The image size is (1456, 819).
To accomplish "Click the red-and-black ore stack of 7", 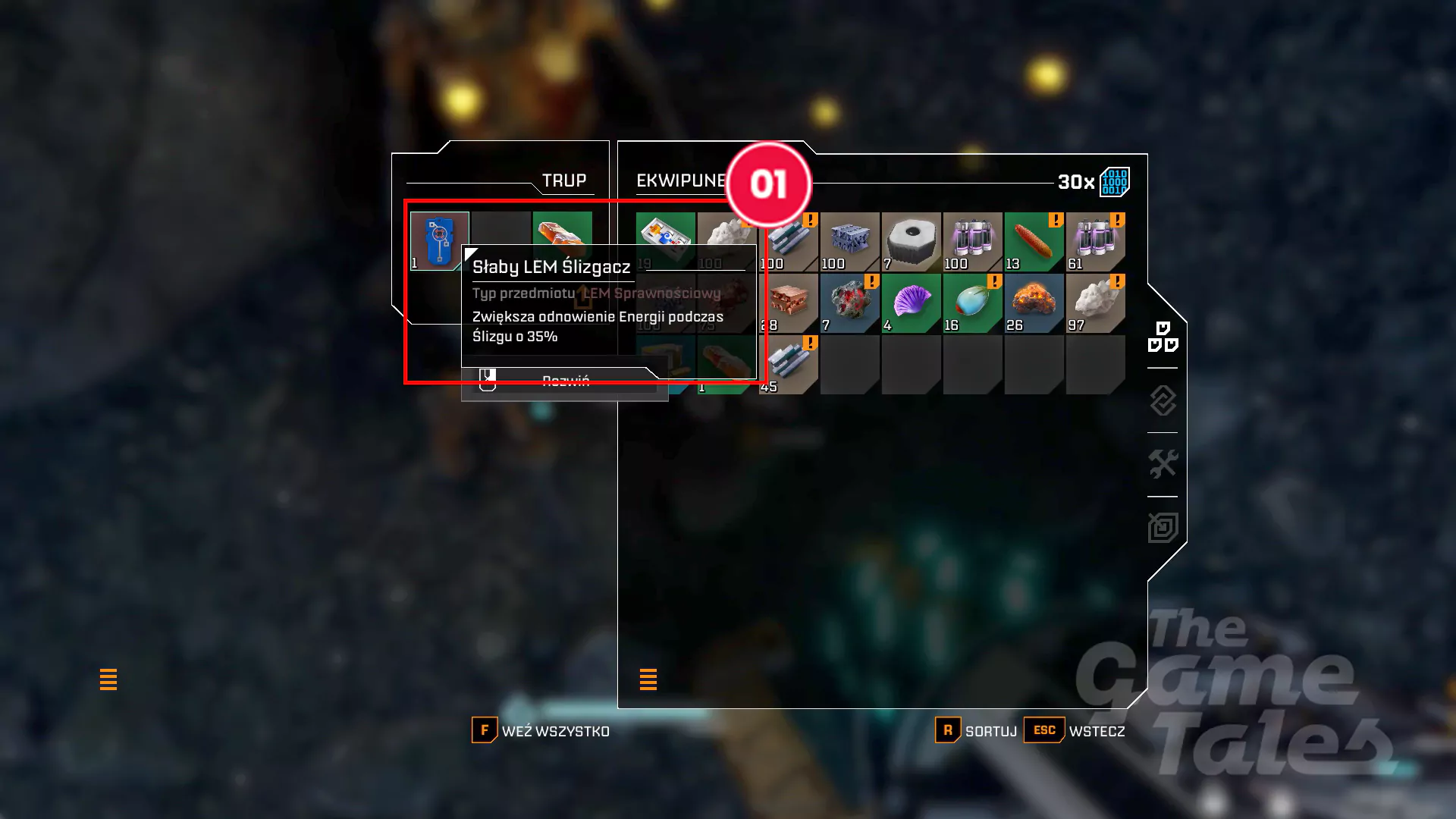I will click(x=849, y=303).
